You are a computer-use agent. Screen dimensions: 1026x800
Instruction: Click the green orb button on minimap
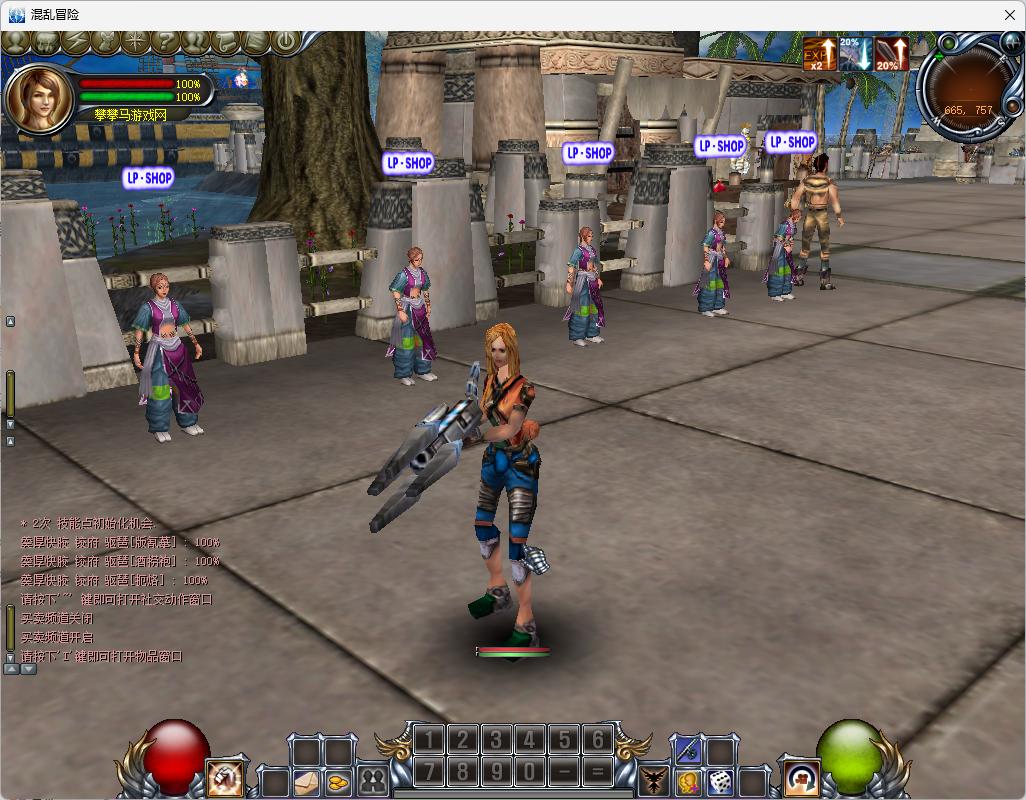(x=947, y=44)
